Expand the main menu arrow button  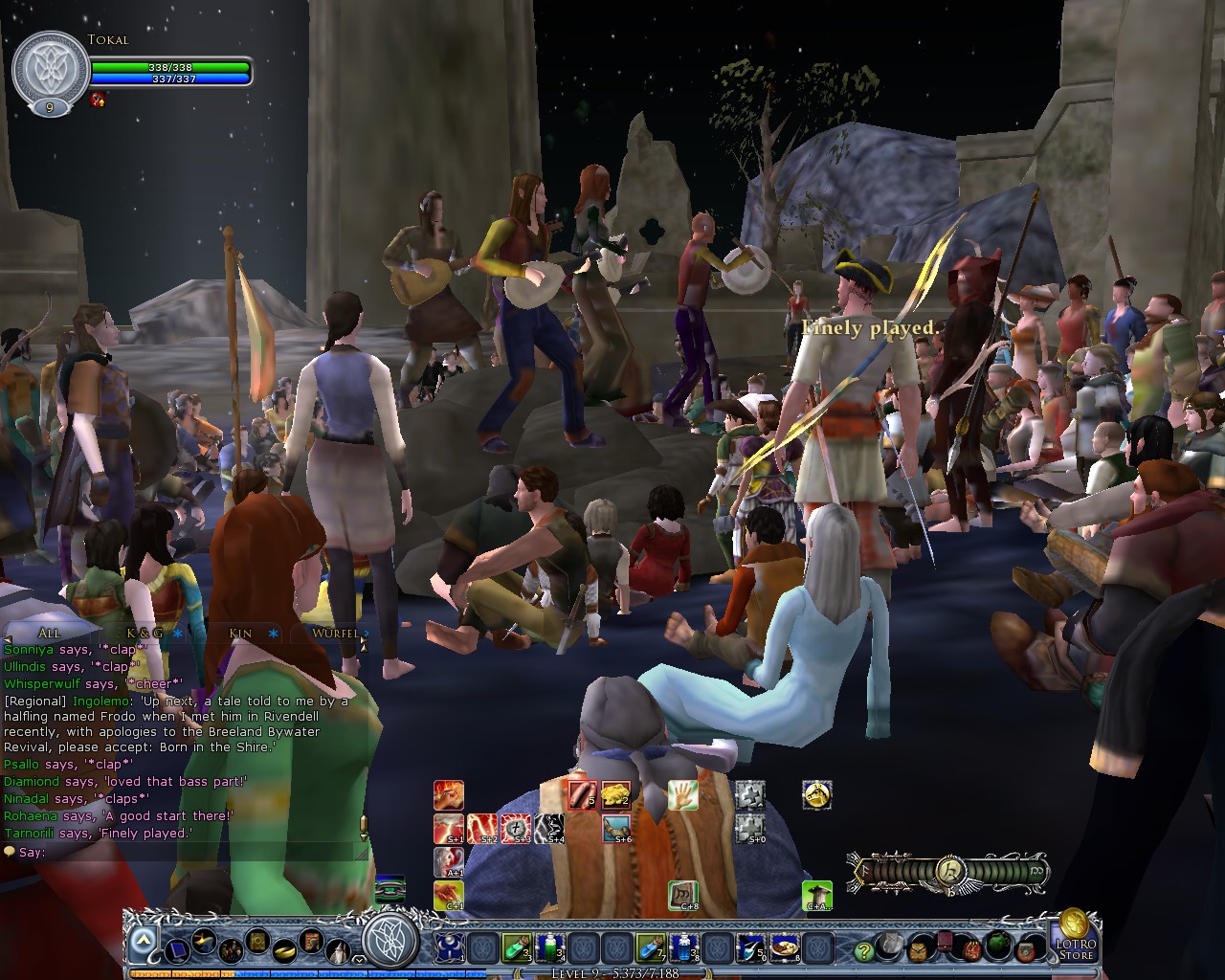(143, 941)
